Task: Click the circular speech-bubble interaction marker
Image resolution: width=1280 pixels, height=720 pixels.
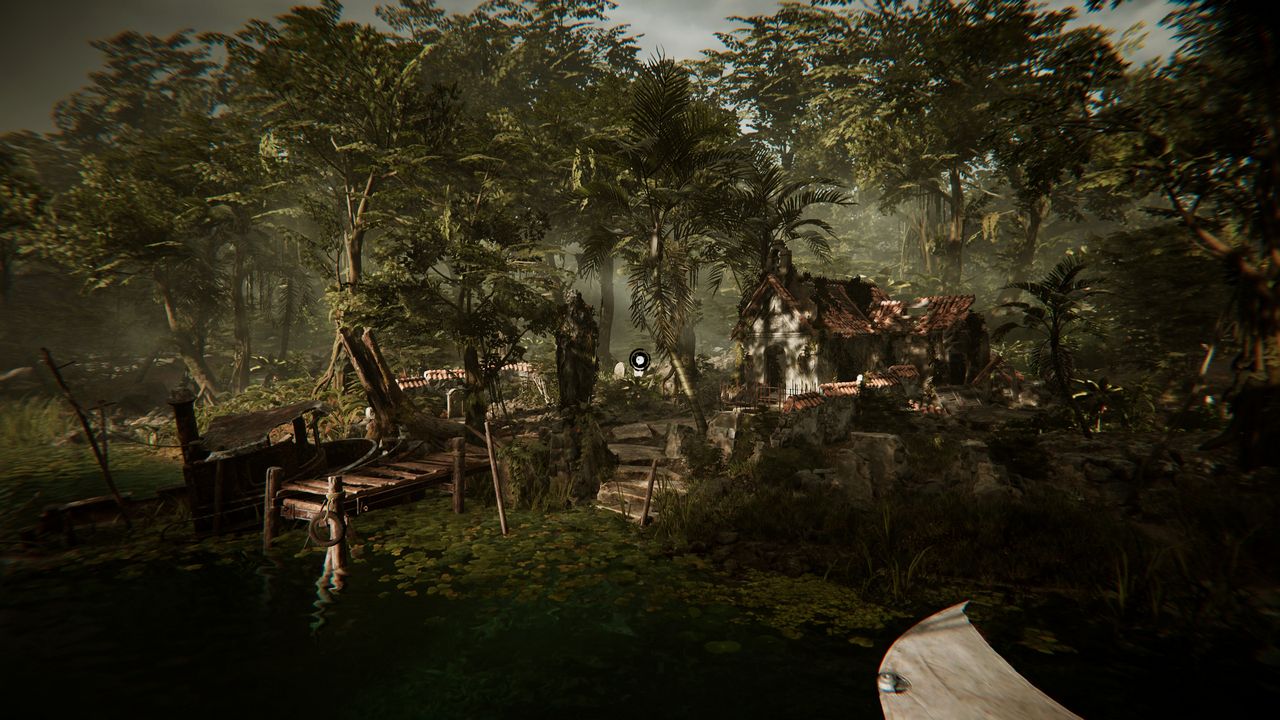Action: [639, 358]
